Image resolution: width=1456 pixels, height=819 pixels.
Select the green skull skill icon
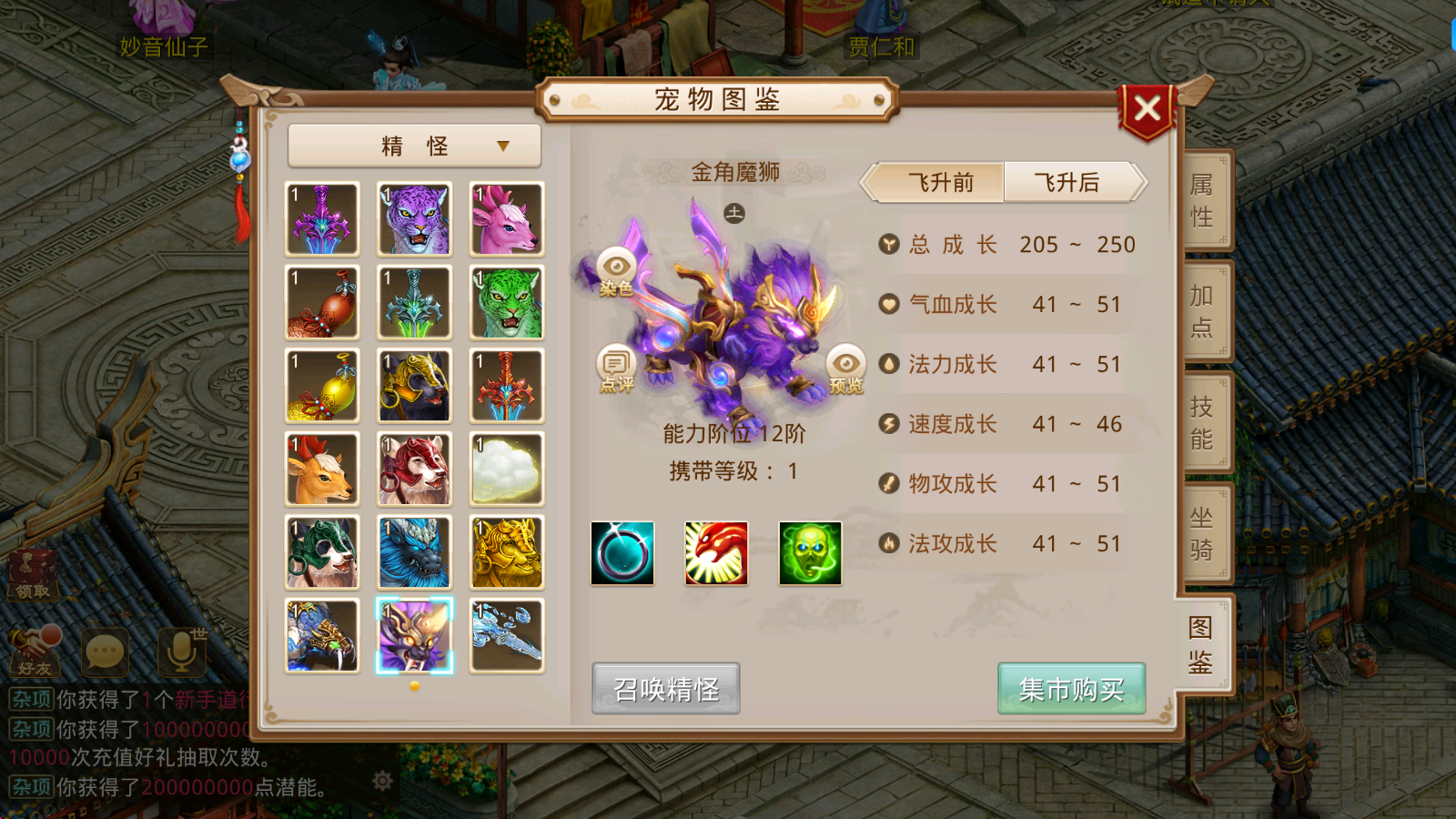tap(809, 554)
